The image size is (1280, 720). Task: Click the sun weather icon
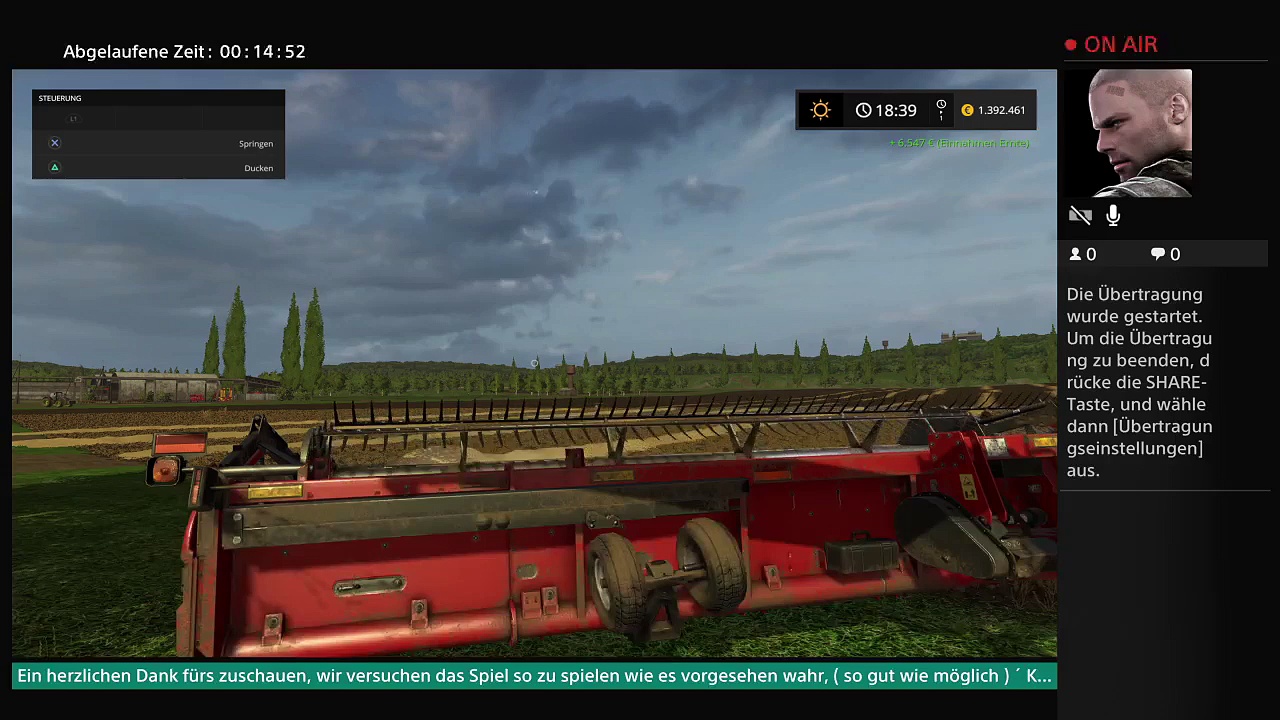tap(820, 110)
